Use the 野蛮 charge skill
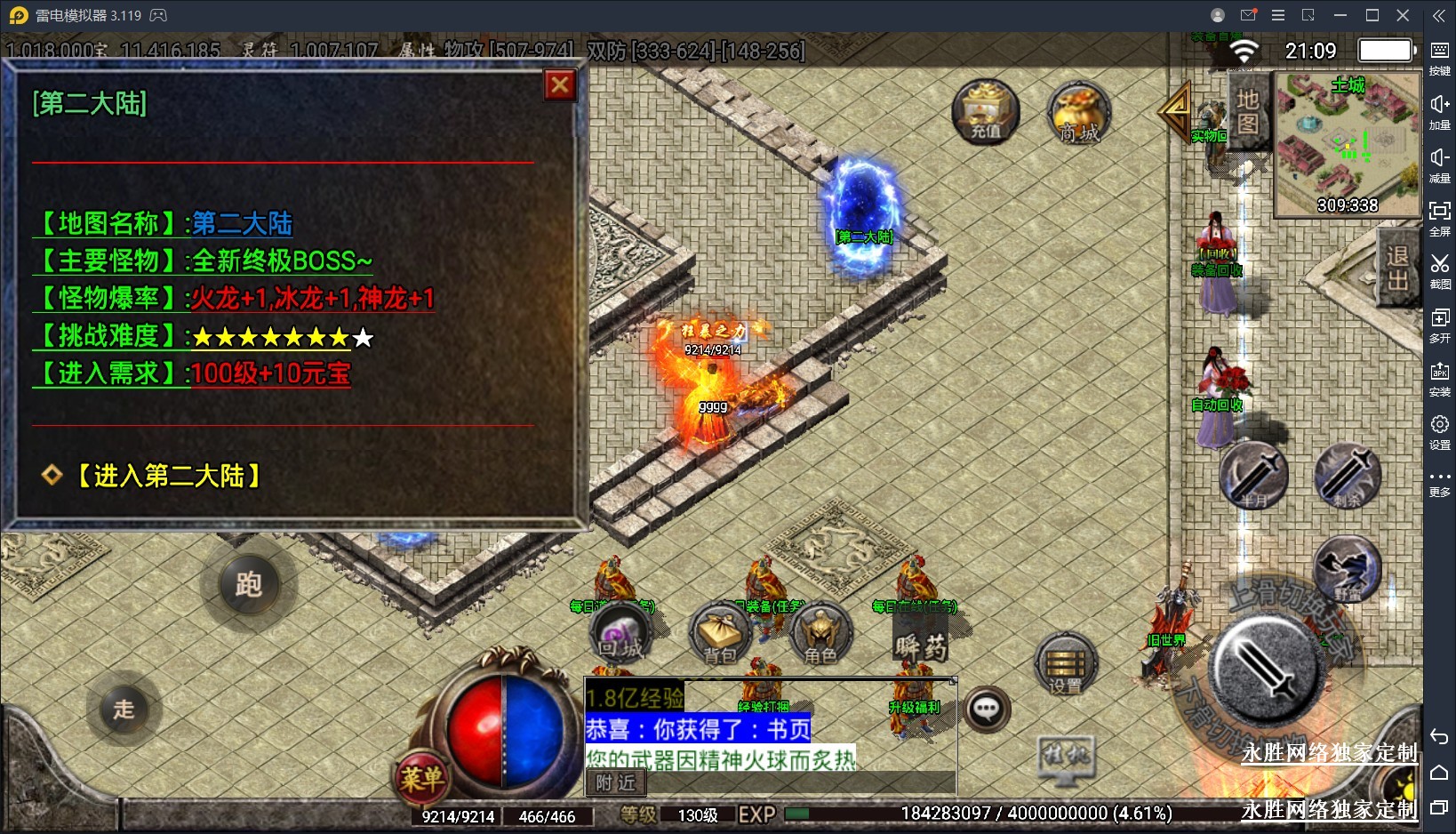 (1348, 569)
